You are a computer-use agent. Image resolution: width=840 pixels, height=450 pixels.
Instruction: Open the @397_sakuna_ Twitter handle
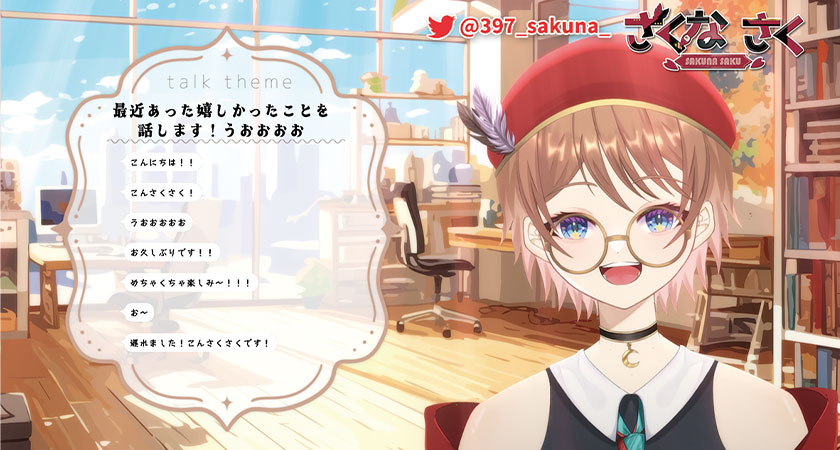(534, 29)
